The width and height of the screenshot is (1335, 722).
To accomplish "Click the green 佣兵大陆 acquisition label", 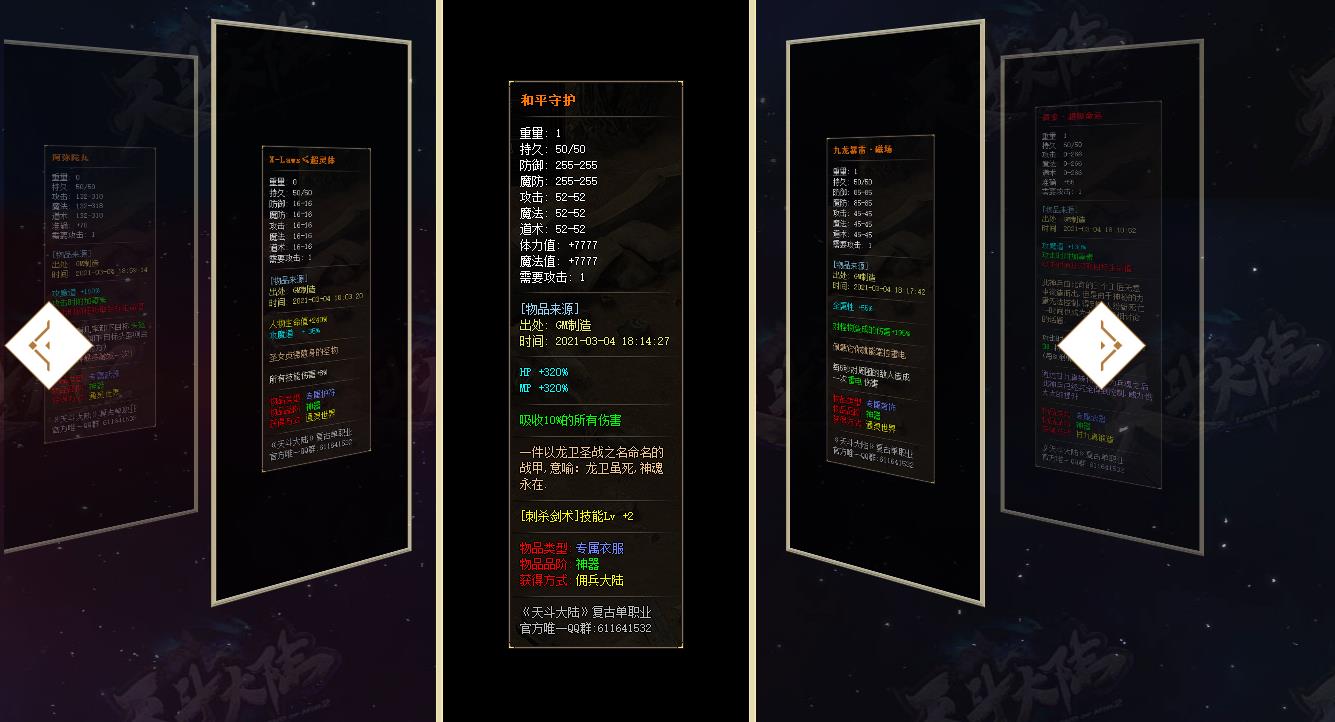I will point(600,578).
